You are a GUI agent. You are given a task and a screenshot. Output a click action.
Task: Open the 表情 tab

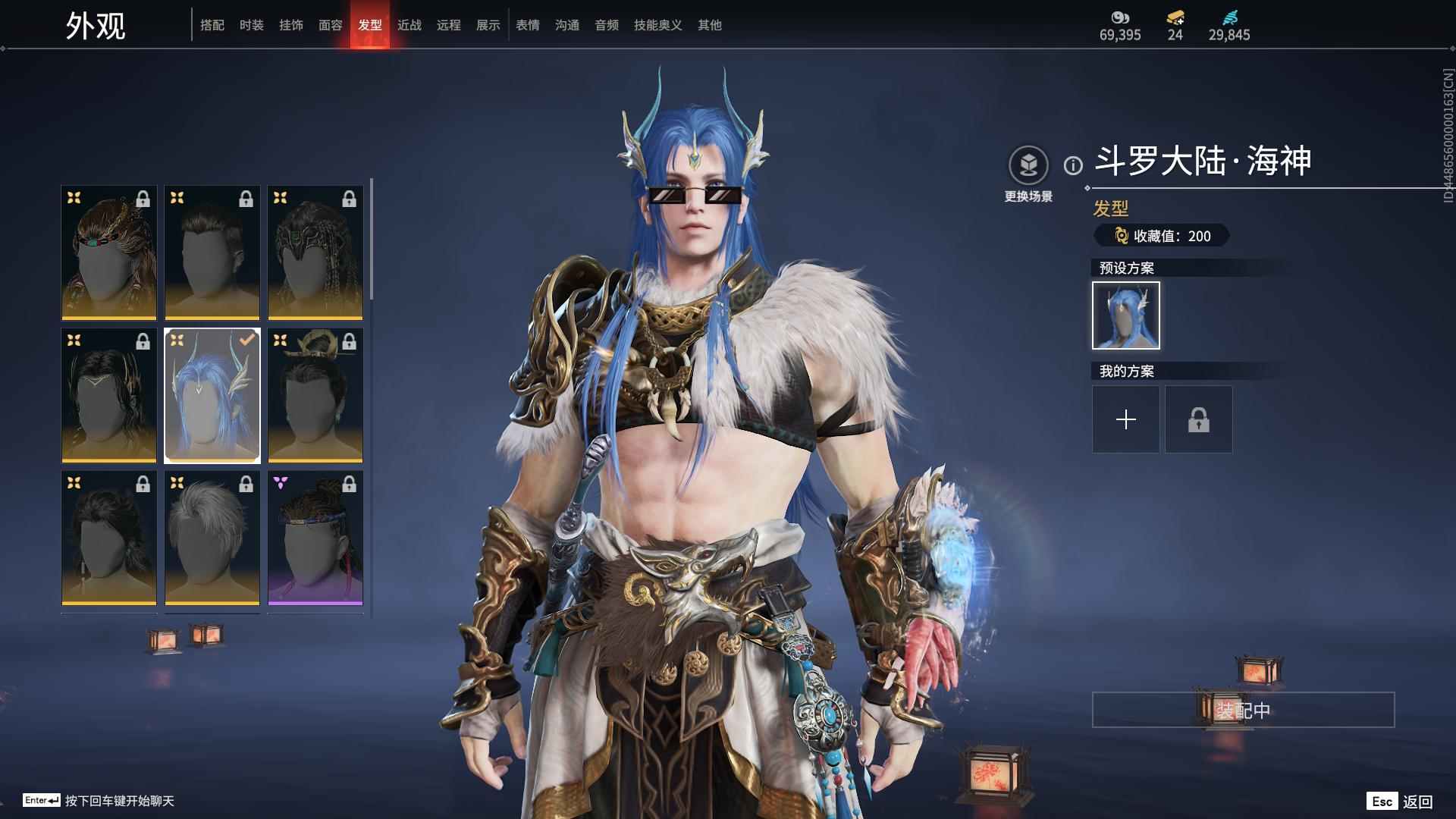tap(528, 25)
